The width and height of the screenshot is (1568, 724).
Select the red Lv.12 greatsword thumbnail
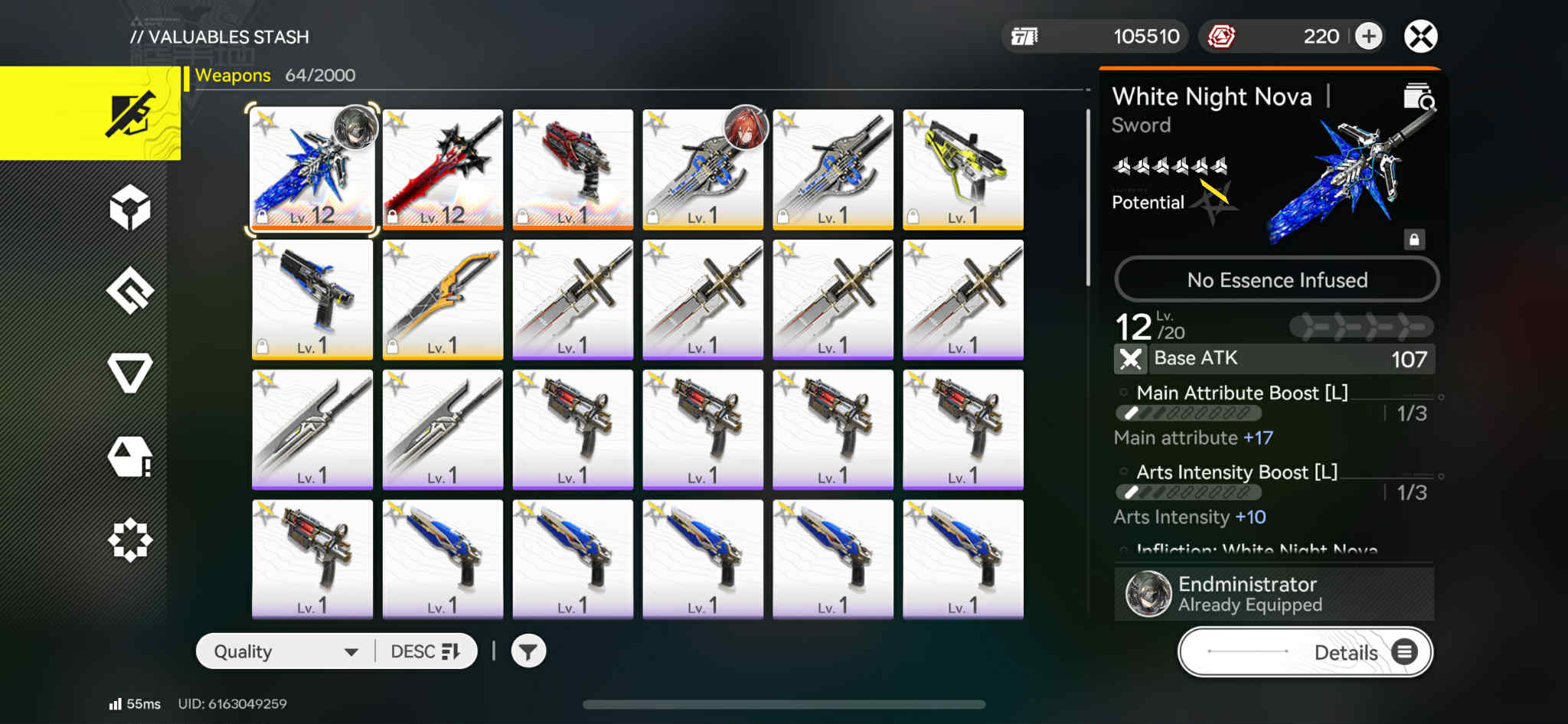click(443, 169)
